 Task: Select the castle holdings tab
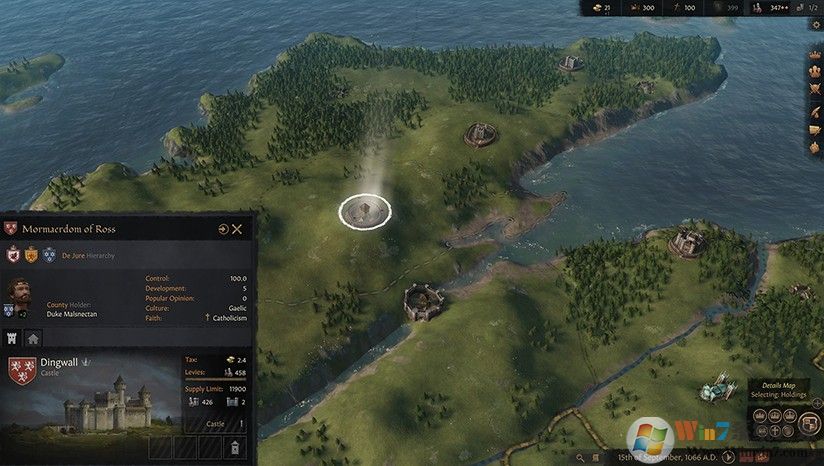pyautogui.click(x=13, y=338)
